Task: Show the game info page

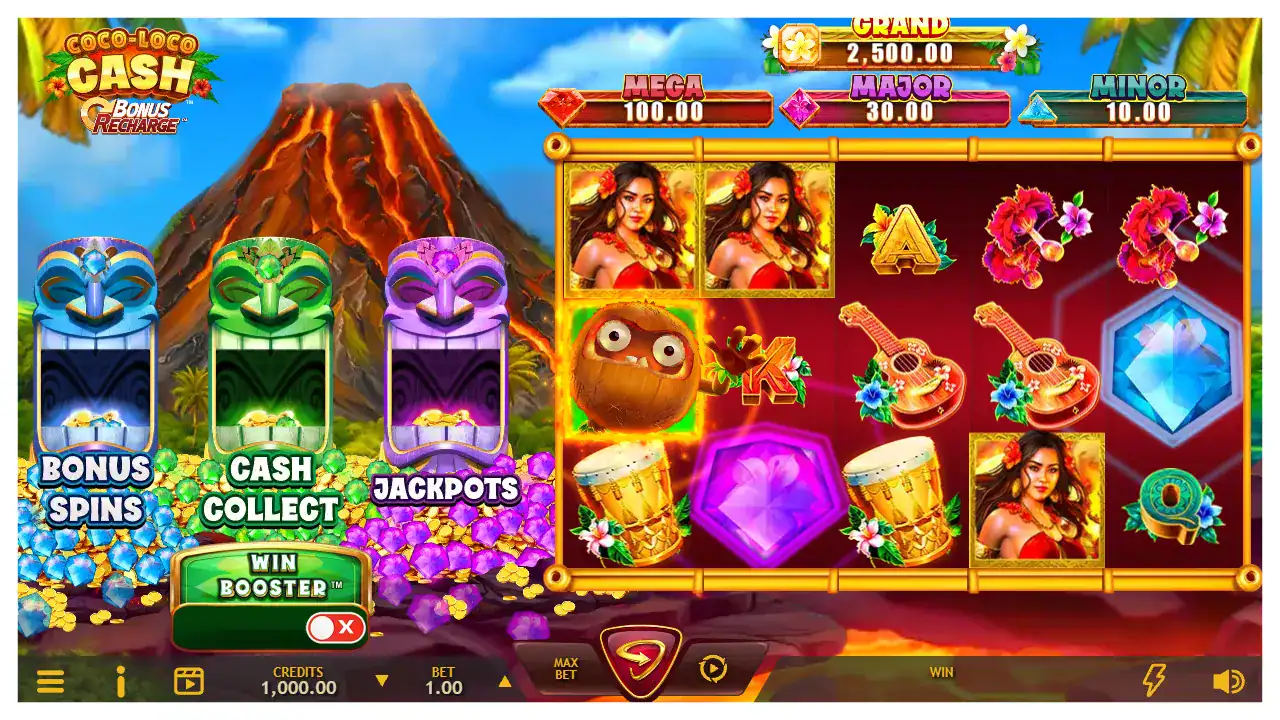Action: click(x=121, y=682)
